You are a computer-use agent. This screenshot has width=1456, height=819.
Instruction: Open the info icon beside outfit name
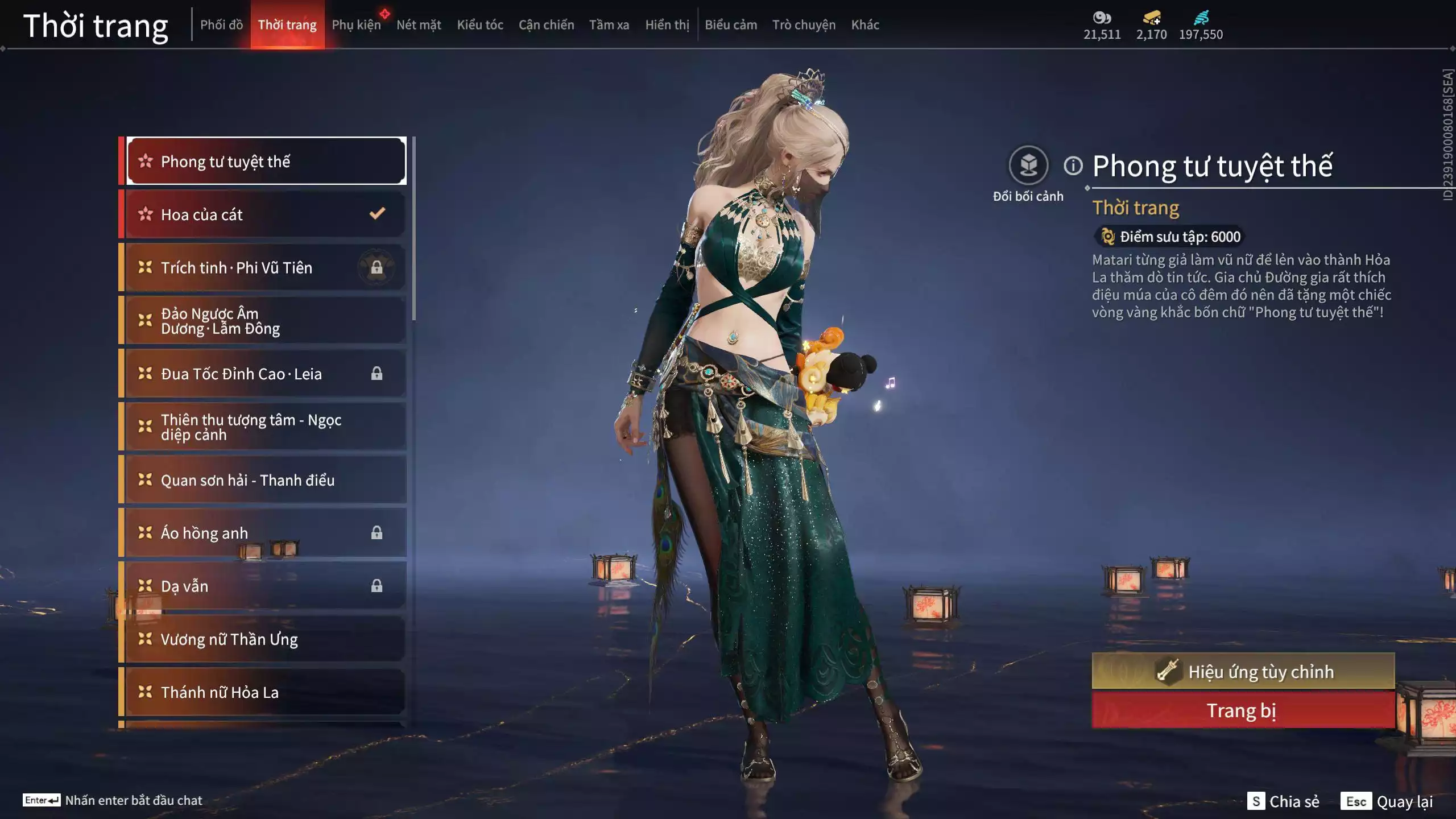[1073, 166]
